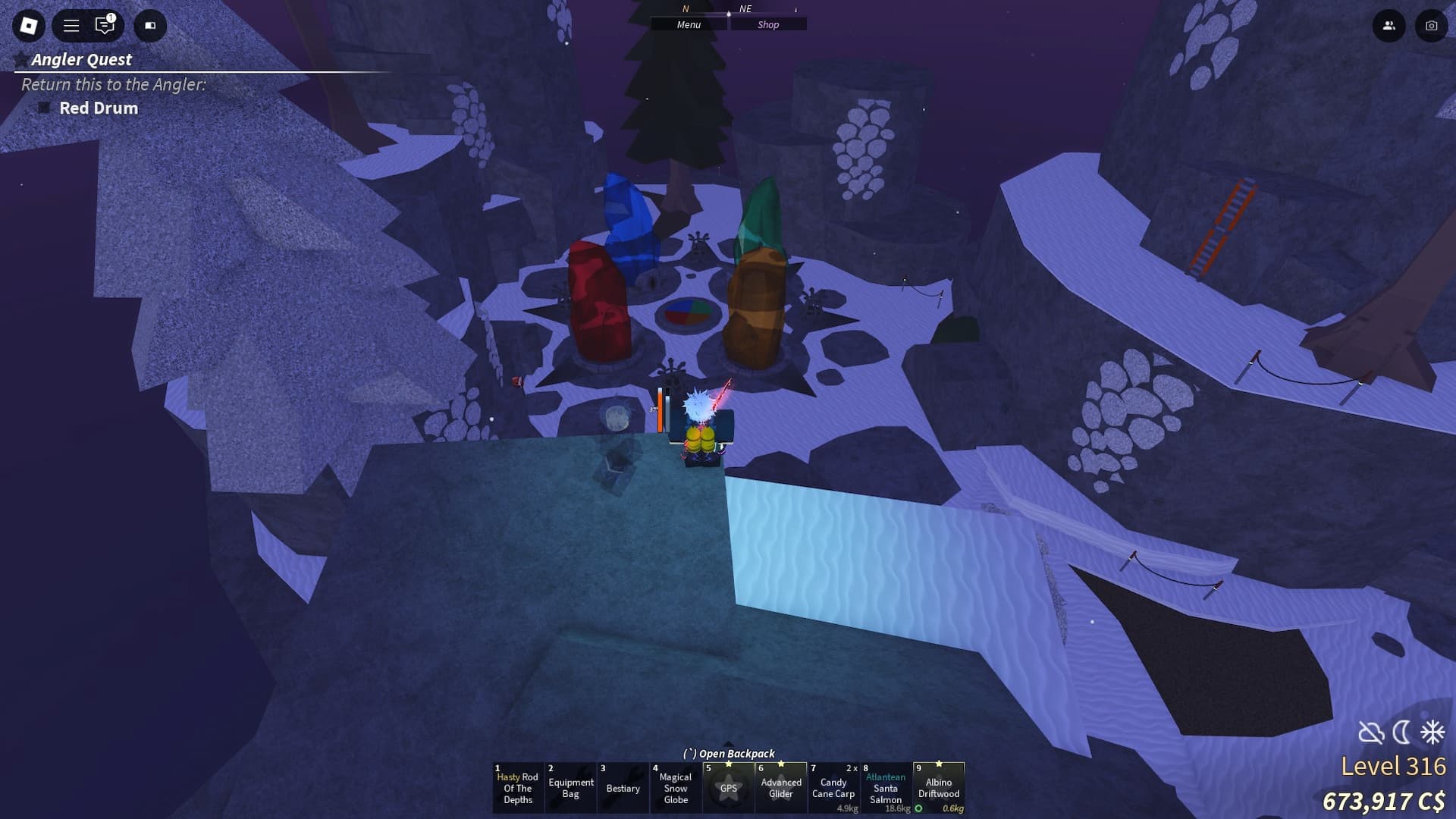Select the Albino Driftwood in slot 9
The height and width of the screenshot is (819, 1456).
click(x=940, y=788)
